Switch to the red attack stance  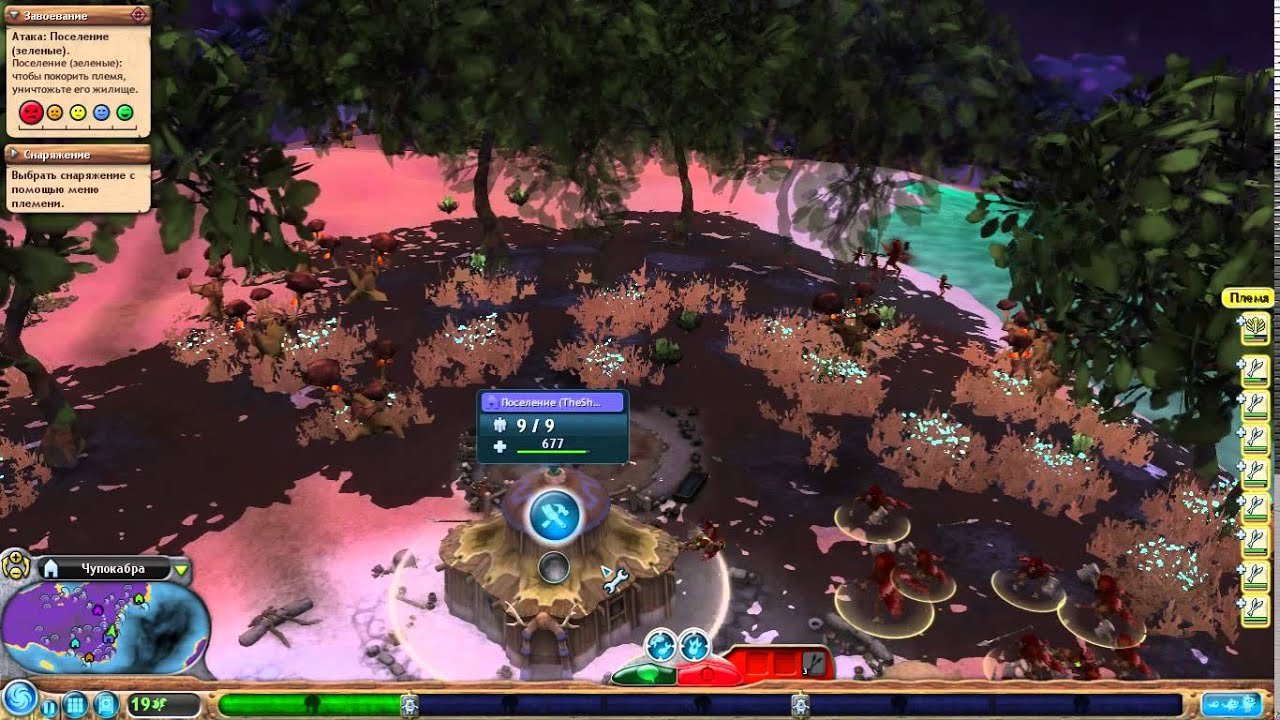tap(709, 672)
